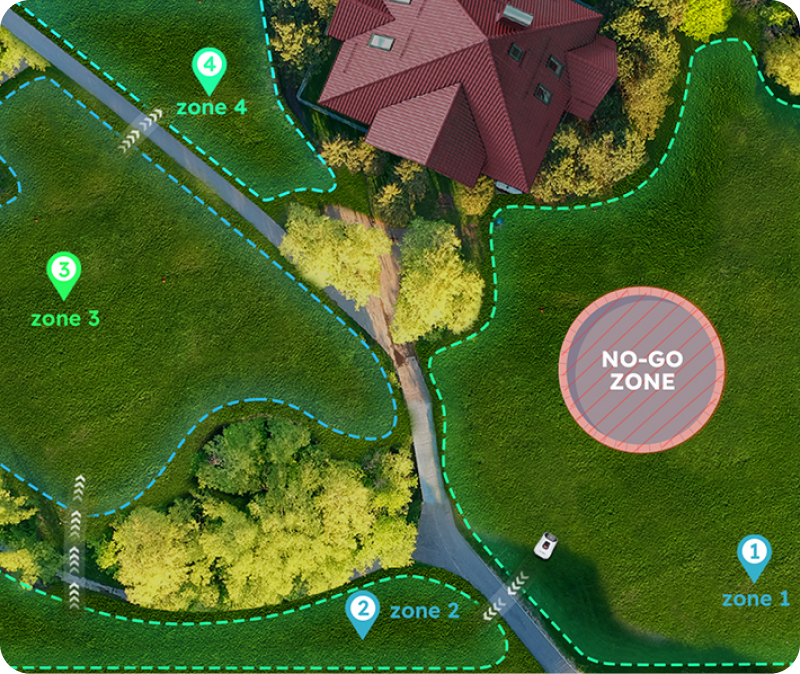Click the robot mower icon
800x674 pixels.
click(546, 545)
